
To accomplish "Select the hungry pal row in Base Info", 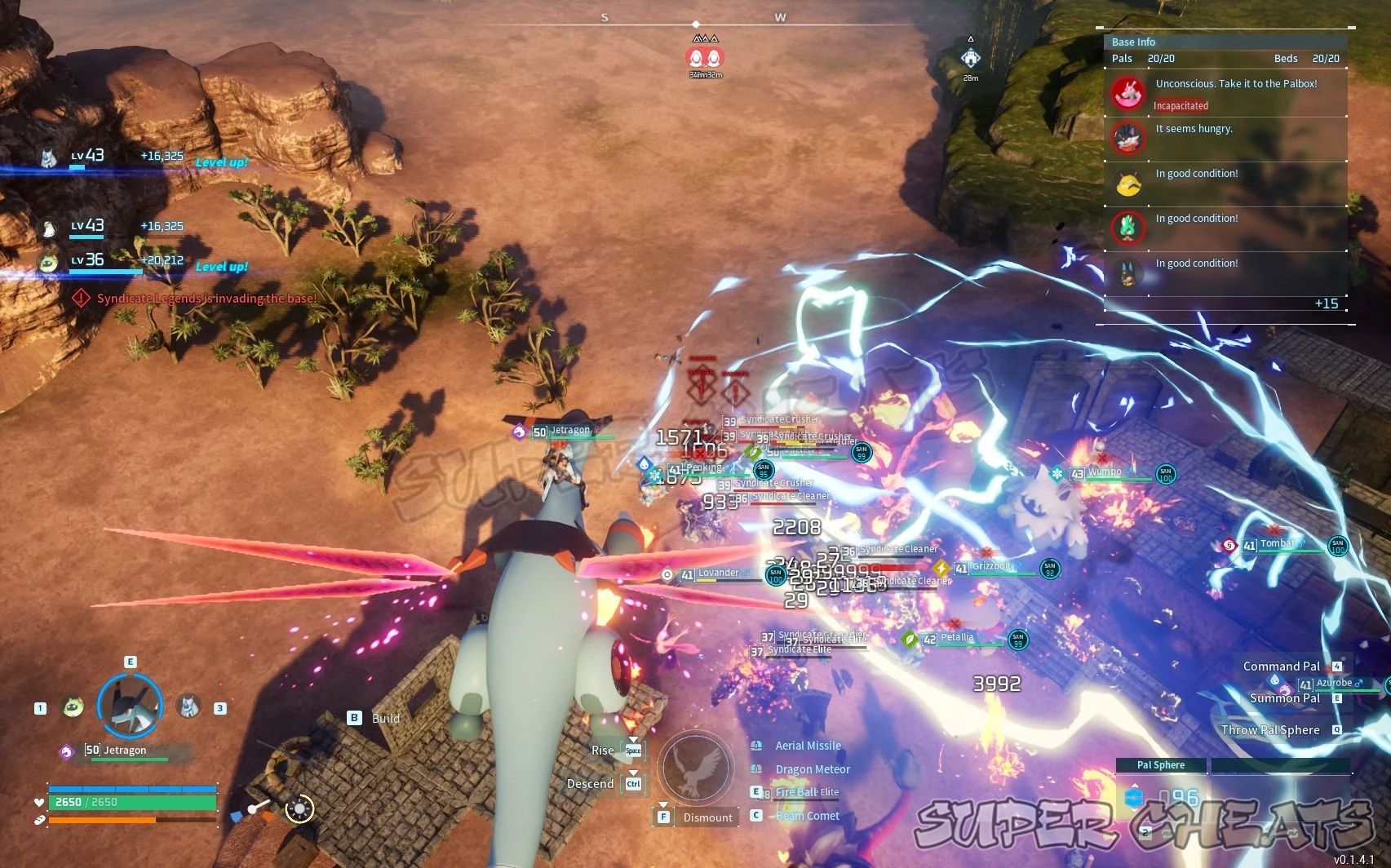I will (1225, 139).
